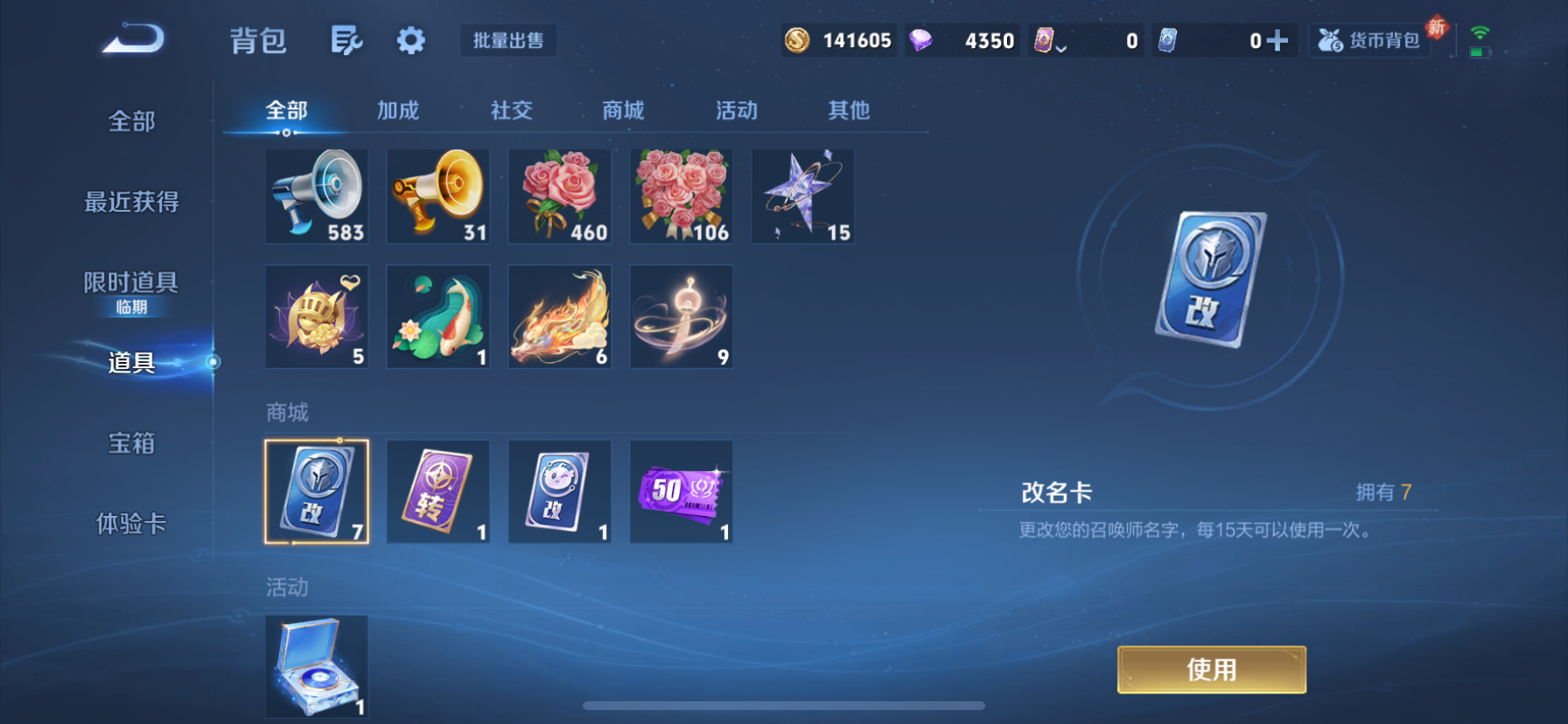Click the horizontal scrollbar at the bottom
Image resolution: width=1568 pixels, height=724 pixels.
pyautogui.click(x=784, y=707)
